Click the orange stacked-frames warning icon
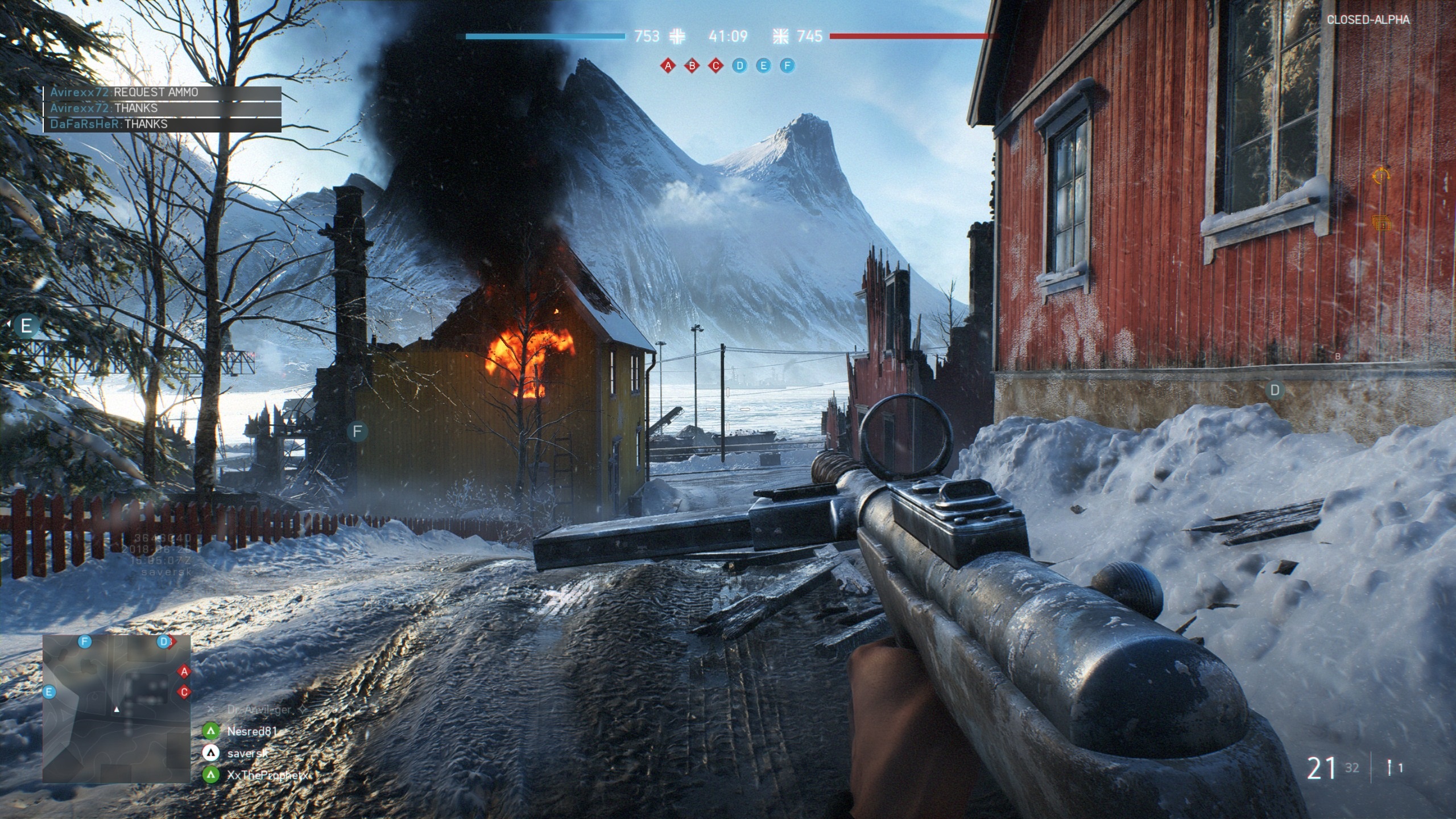 1380,223
